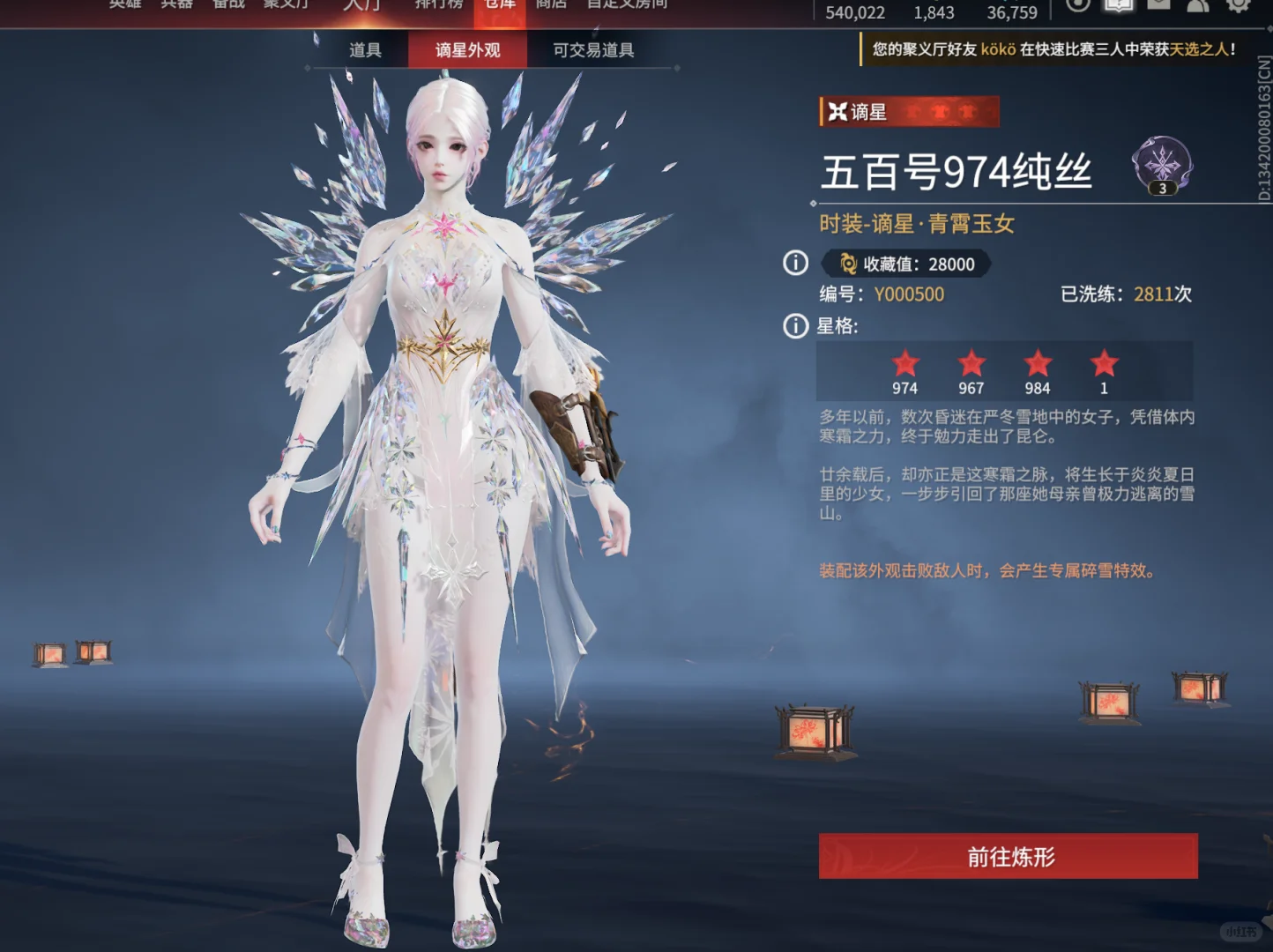
Task: Pick the 984 star slot
Action: click(1038, 371)
